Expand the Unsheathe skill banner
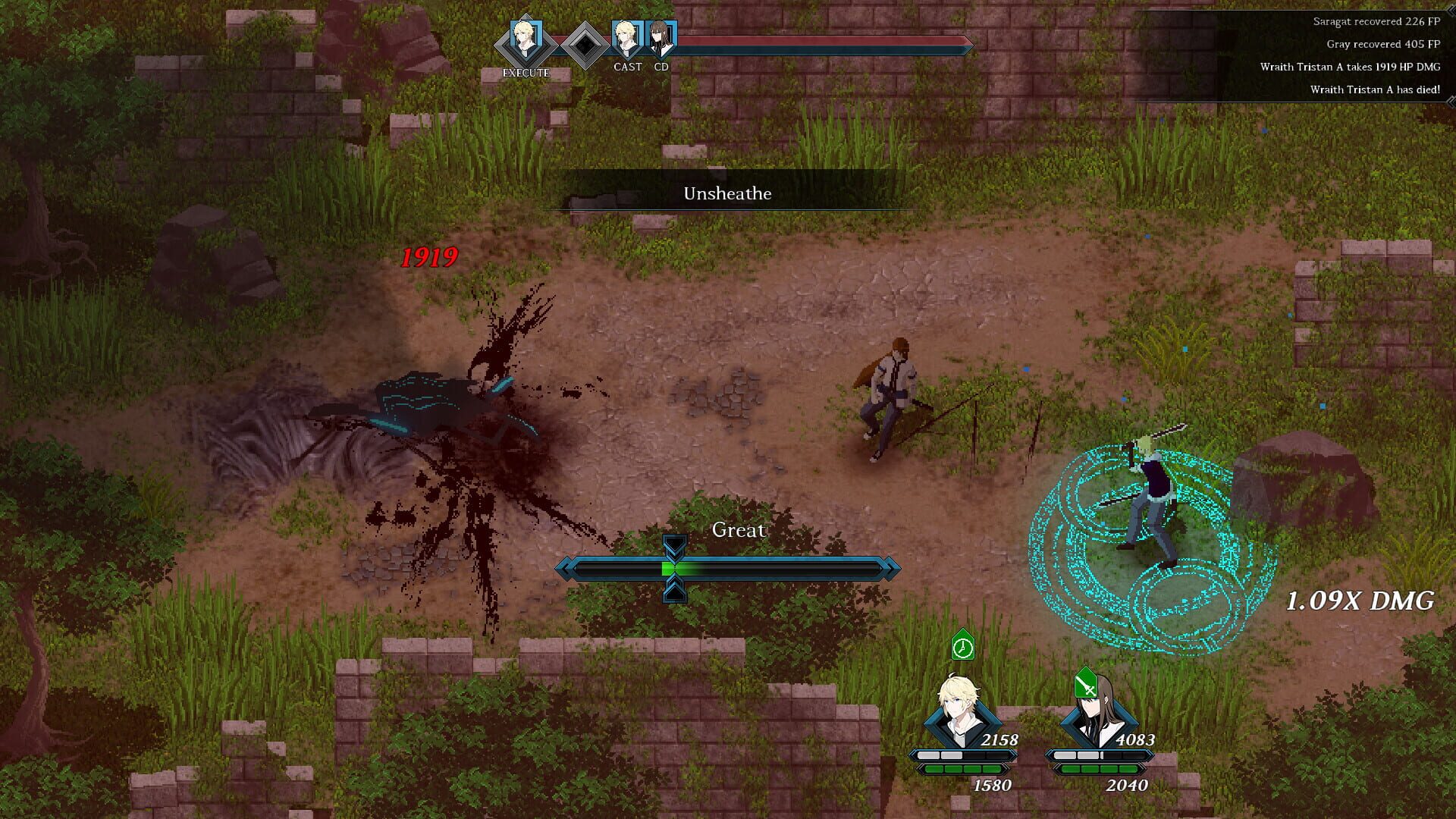This screenshot has height=819, width=1456. [726, 194]
